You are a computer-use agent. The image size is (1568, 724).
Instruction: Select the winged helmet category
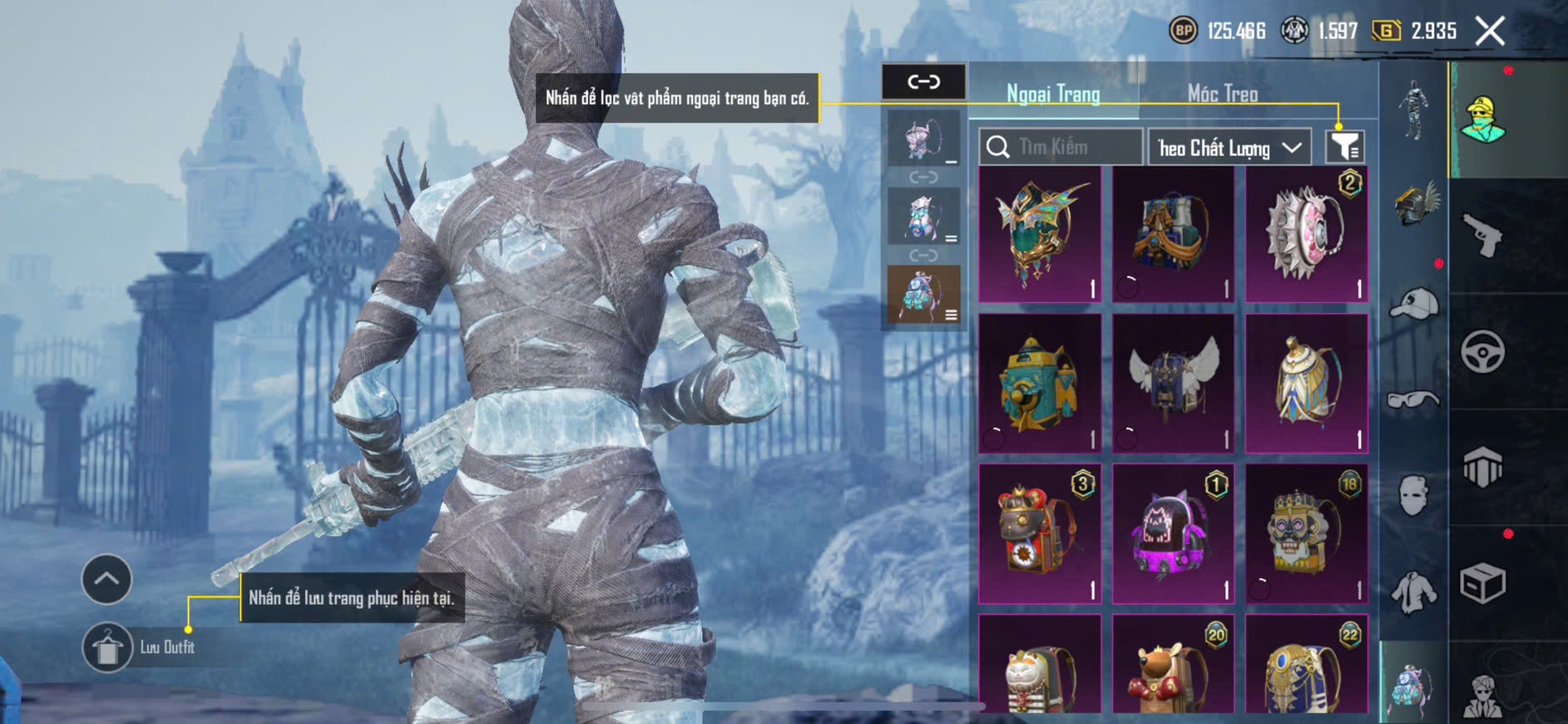coord(1414,204)
